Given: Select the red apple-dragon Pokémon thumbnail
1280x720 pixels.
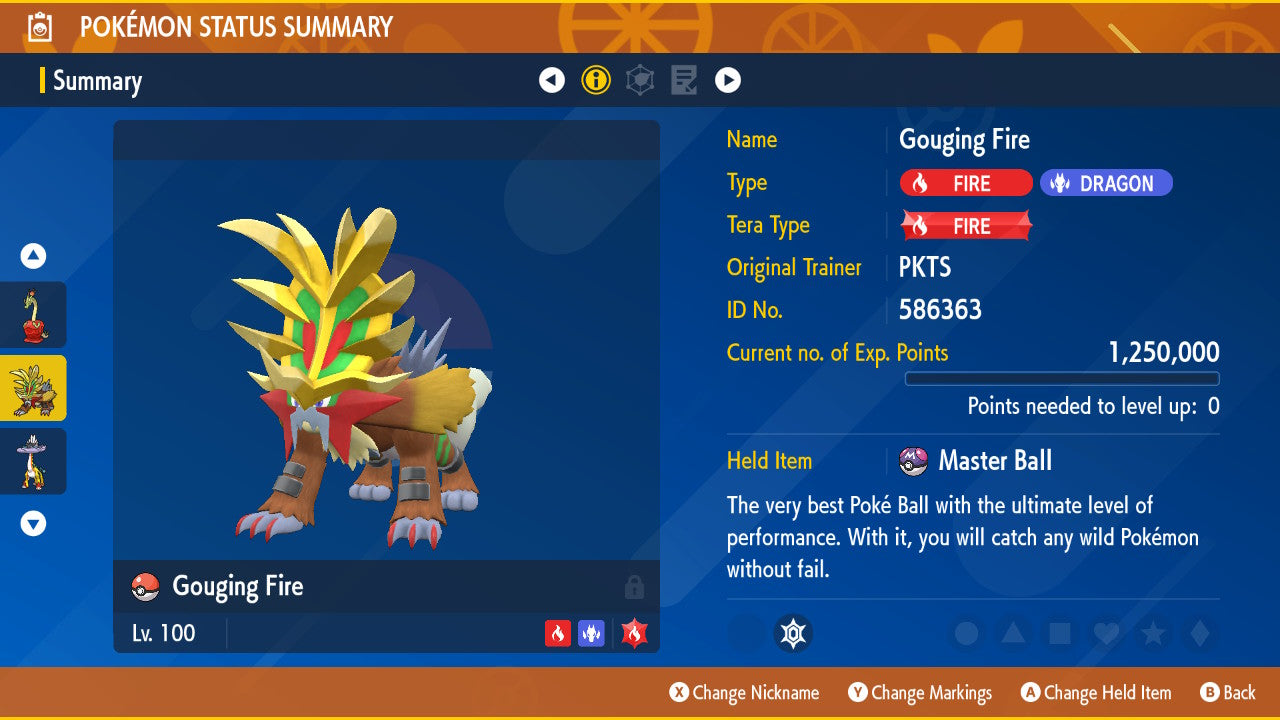Looking at the screenshot, I should (33, 314).
